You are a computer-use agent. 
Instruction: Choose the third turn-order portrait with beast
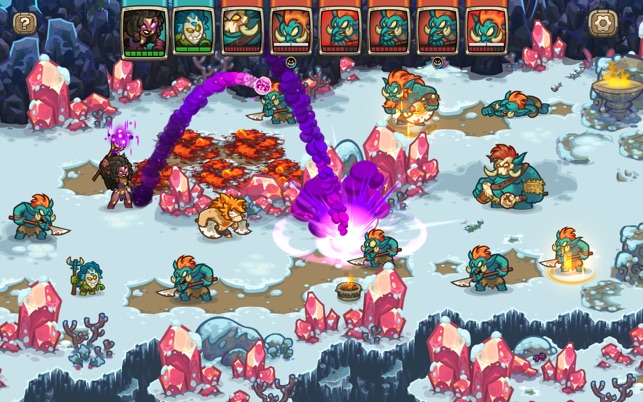coord(242,29)
